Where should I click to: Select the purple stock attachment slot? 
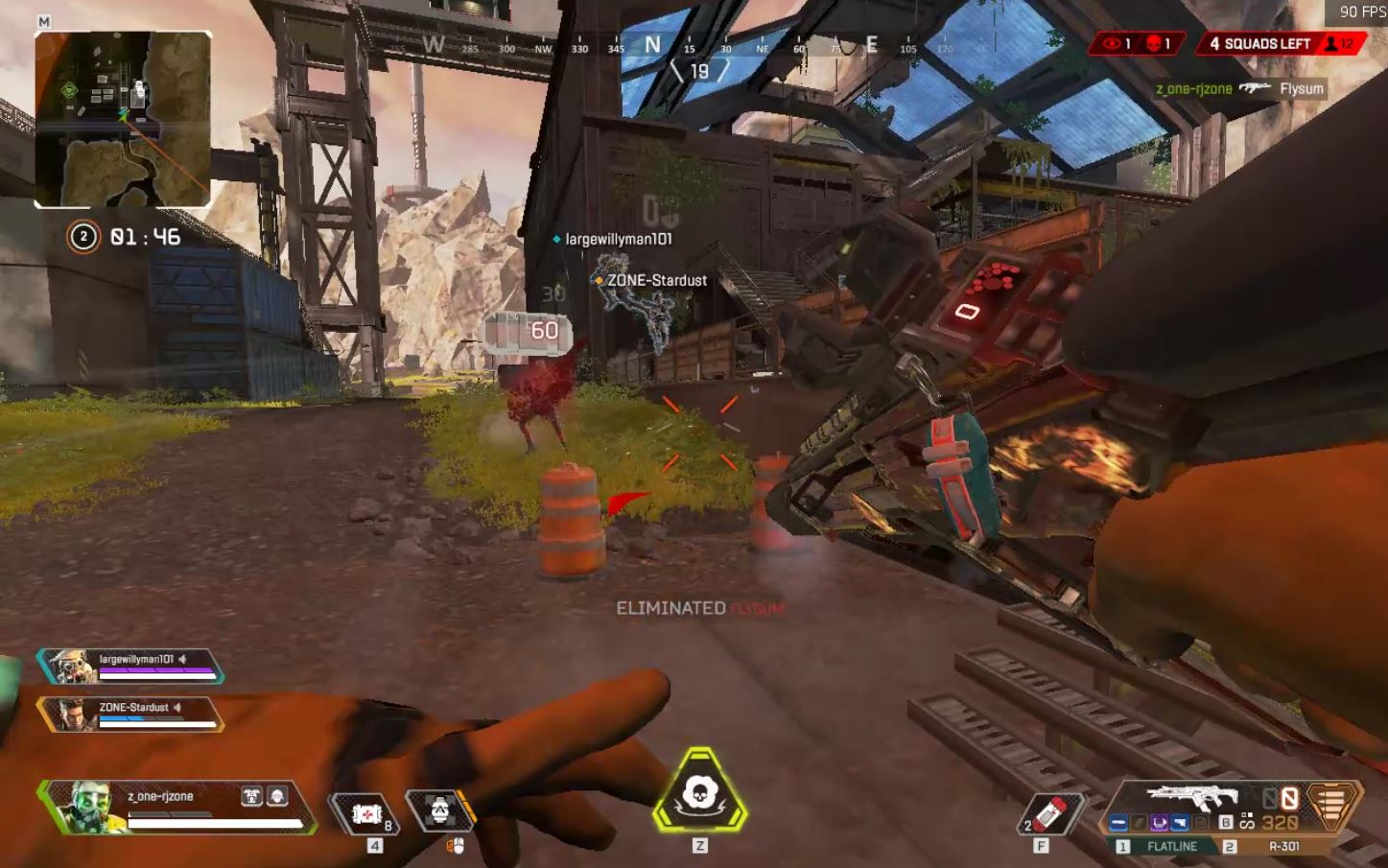1159,823
